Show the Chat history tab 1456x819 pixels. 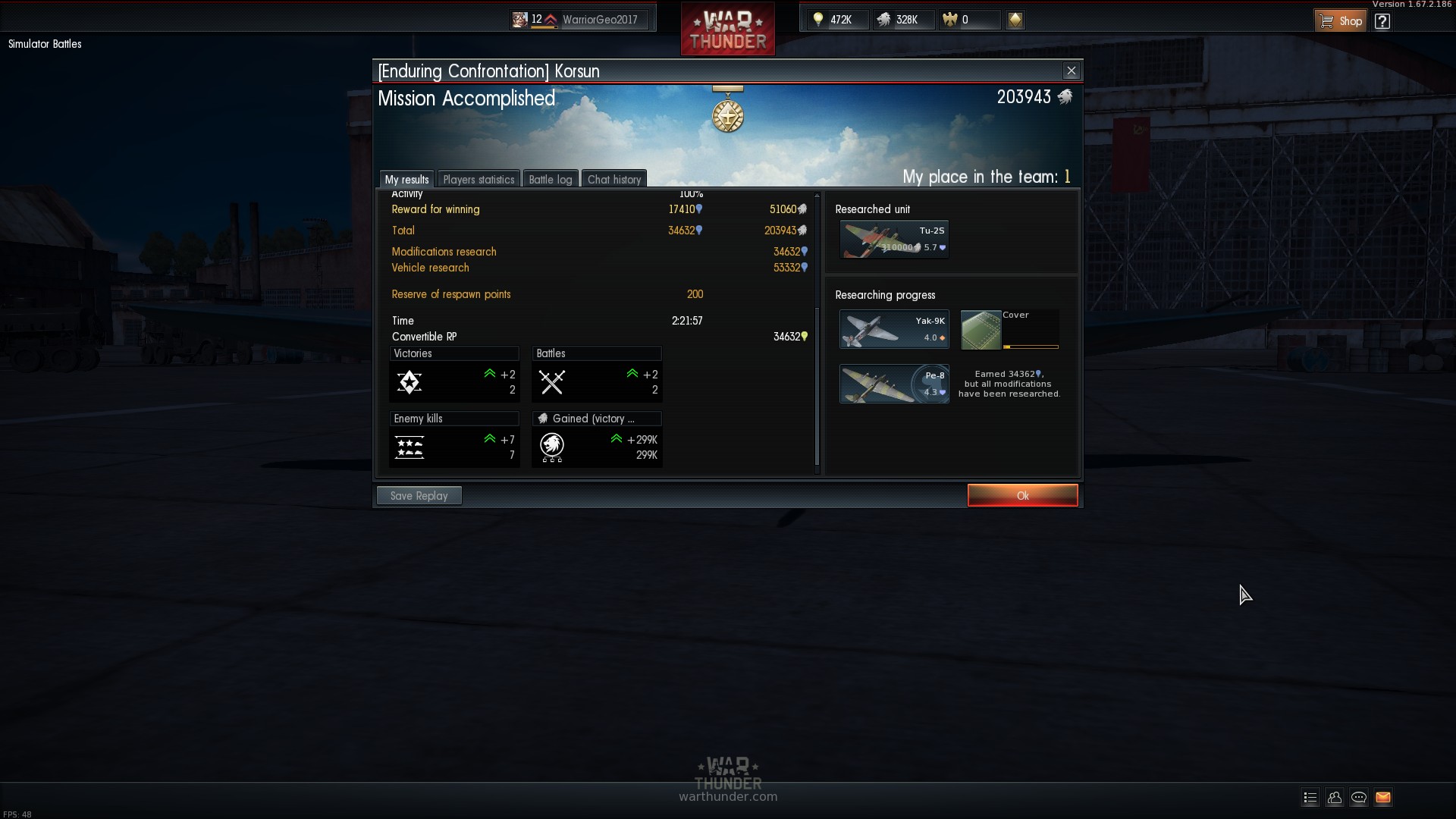point(614,180)
